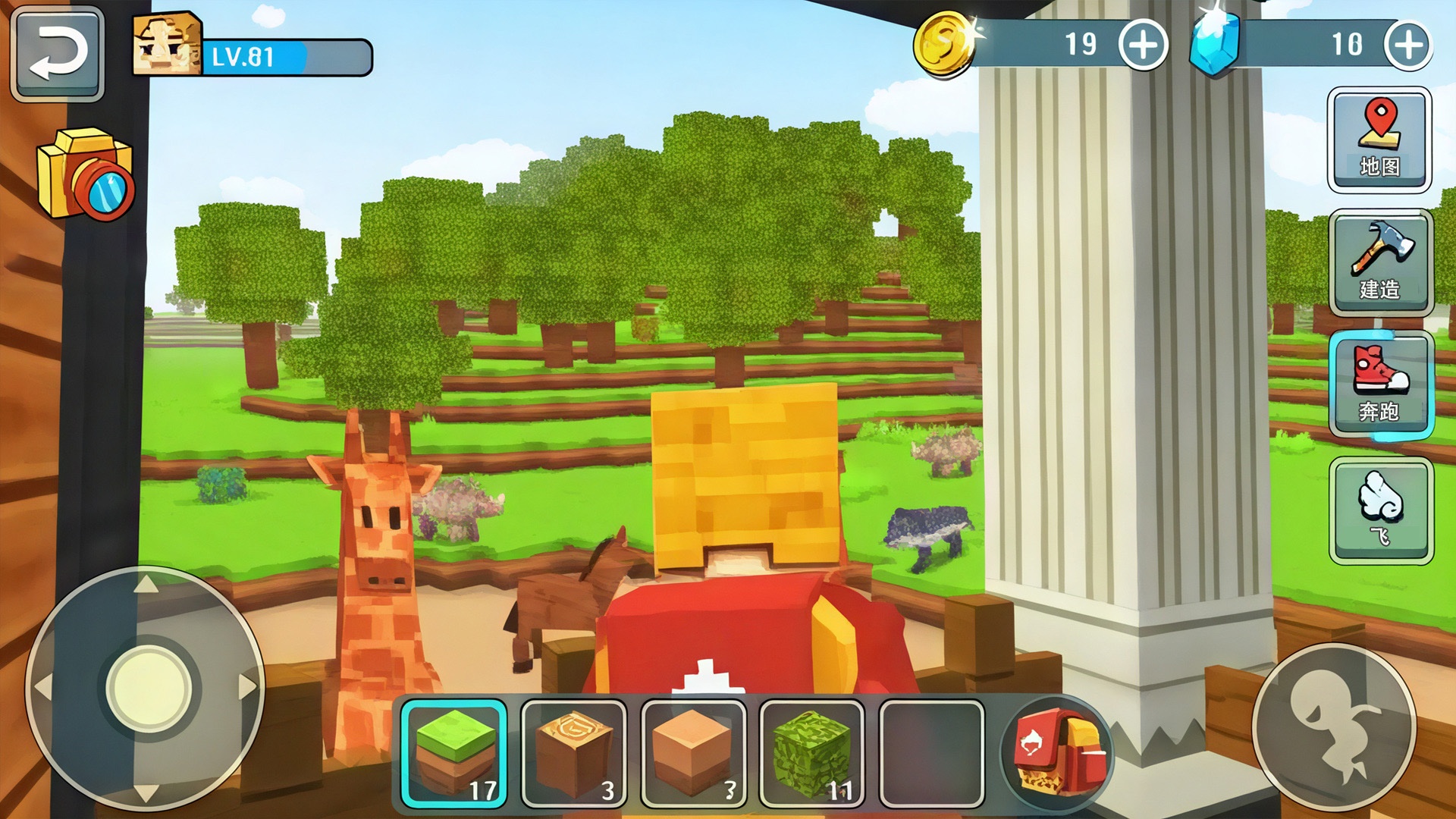This screenshot has width=1456, height=819.
Task: Activate the build (建造) hammer button
Action: [x=1380, y=262]
